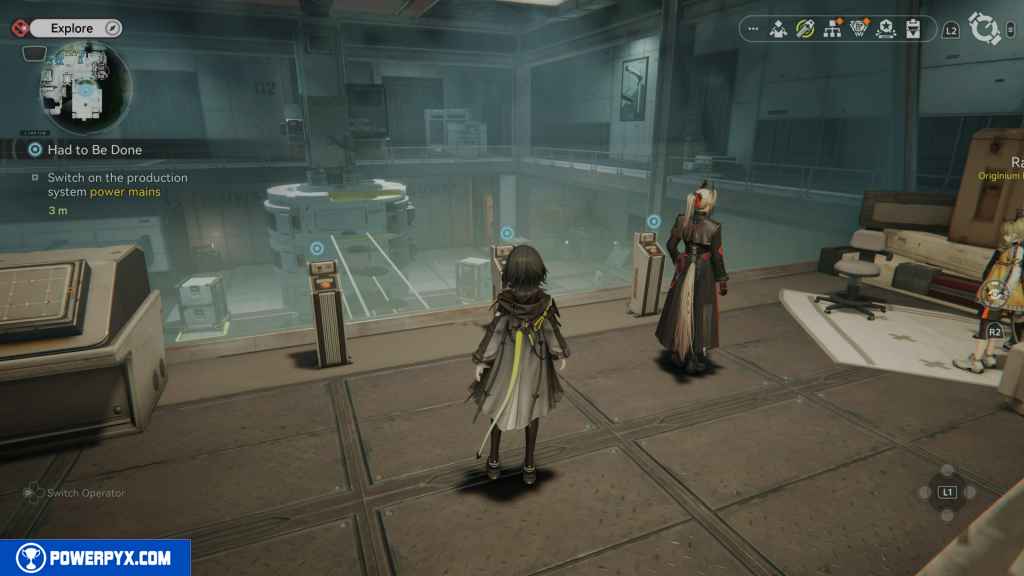Click the star badge icon
The height and width of the screenshot is (576, 1024).
click(x=885, y=29)
